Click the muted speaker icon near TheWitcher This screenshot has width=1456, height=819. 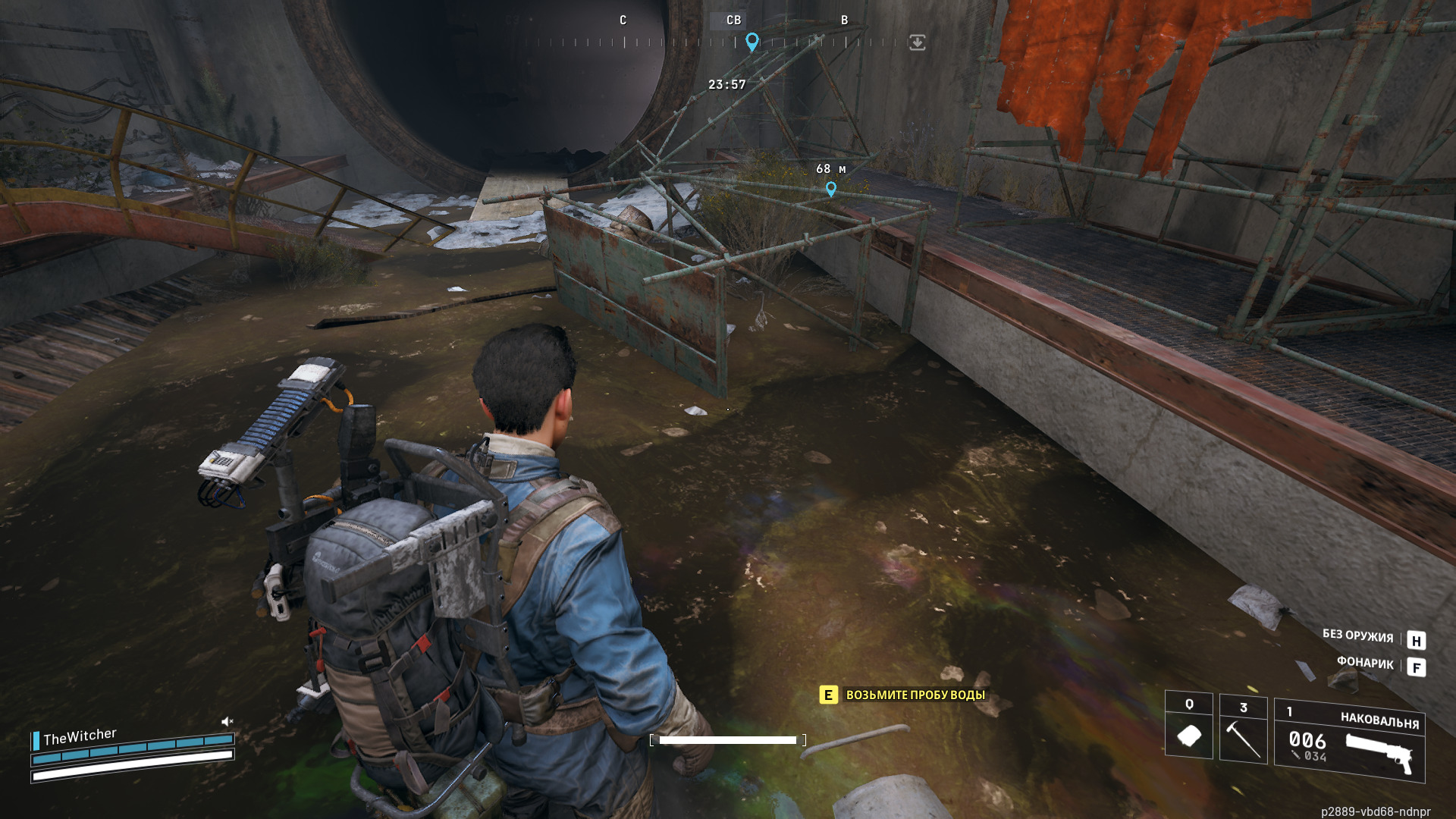pyautogui.click(x=227, y=721)
